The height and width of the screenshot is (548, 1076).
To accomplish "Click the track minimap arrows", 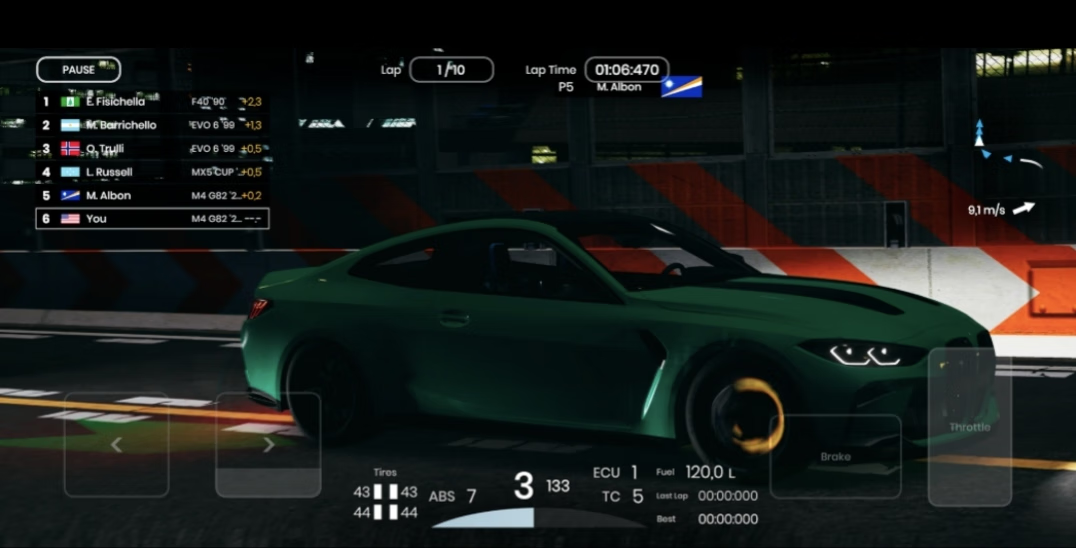I will (1005, 150).
